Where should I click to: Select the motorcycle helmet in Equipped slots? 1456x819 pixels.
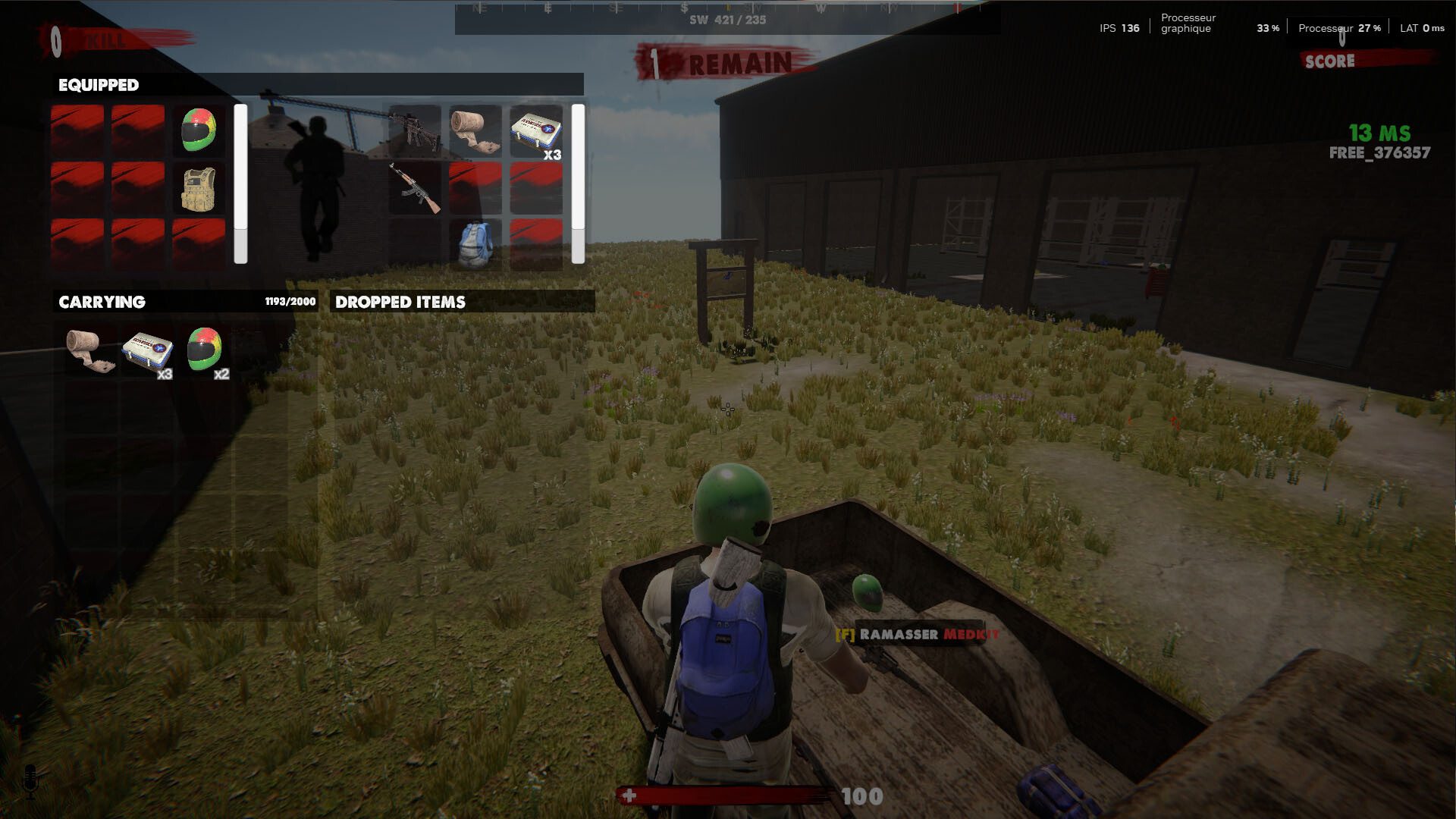pyautogui.click(x=198, y=129)
